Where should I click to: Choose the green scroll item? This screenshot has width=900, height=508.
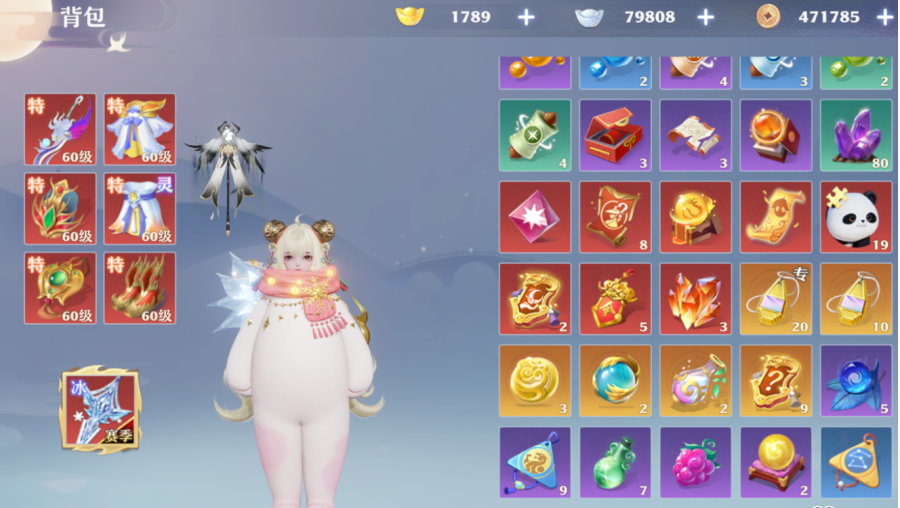(535, 135)
